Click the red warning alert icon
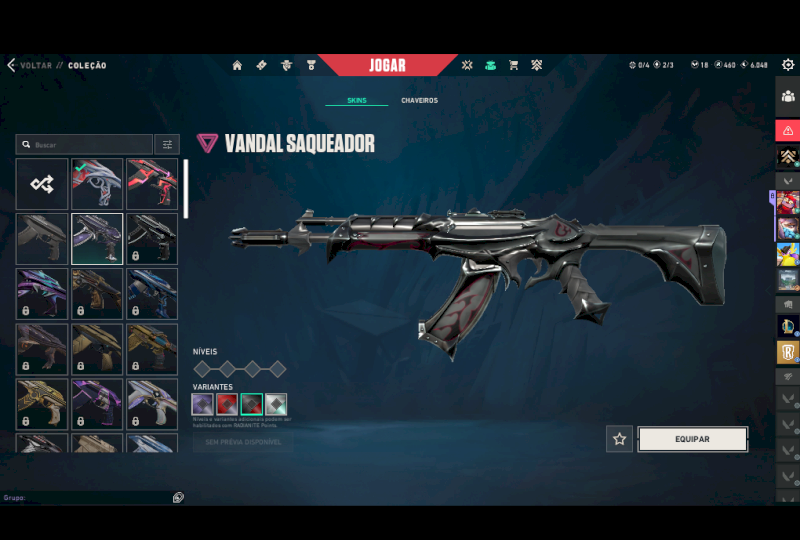Image resolution: width=800 pixels, height=540 pixels. coord(788,131)
